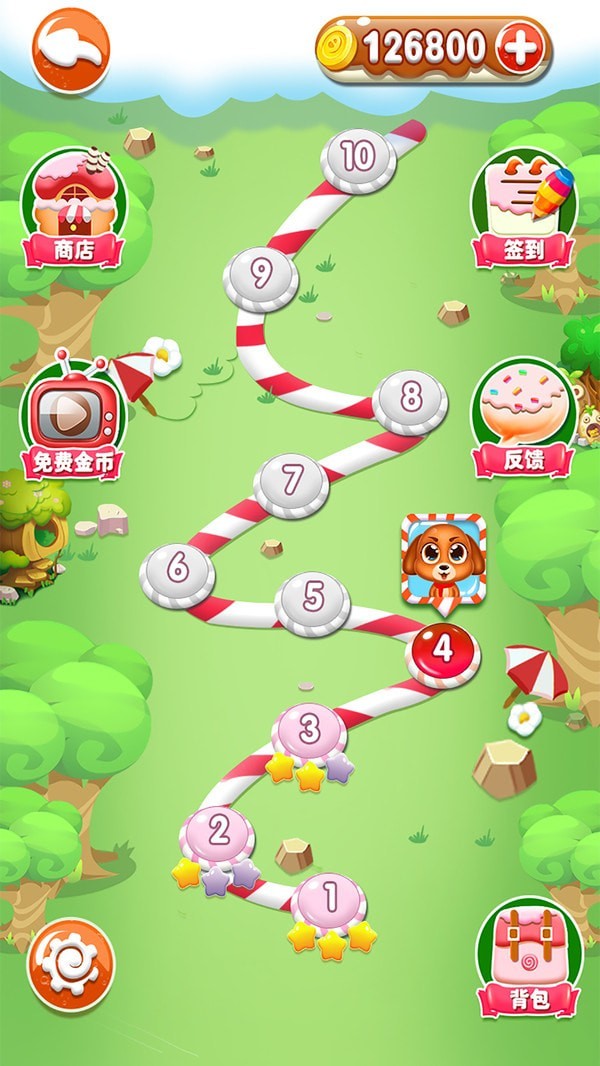Open the 背包 backpack

528,957
